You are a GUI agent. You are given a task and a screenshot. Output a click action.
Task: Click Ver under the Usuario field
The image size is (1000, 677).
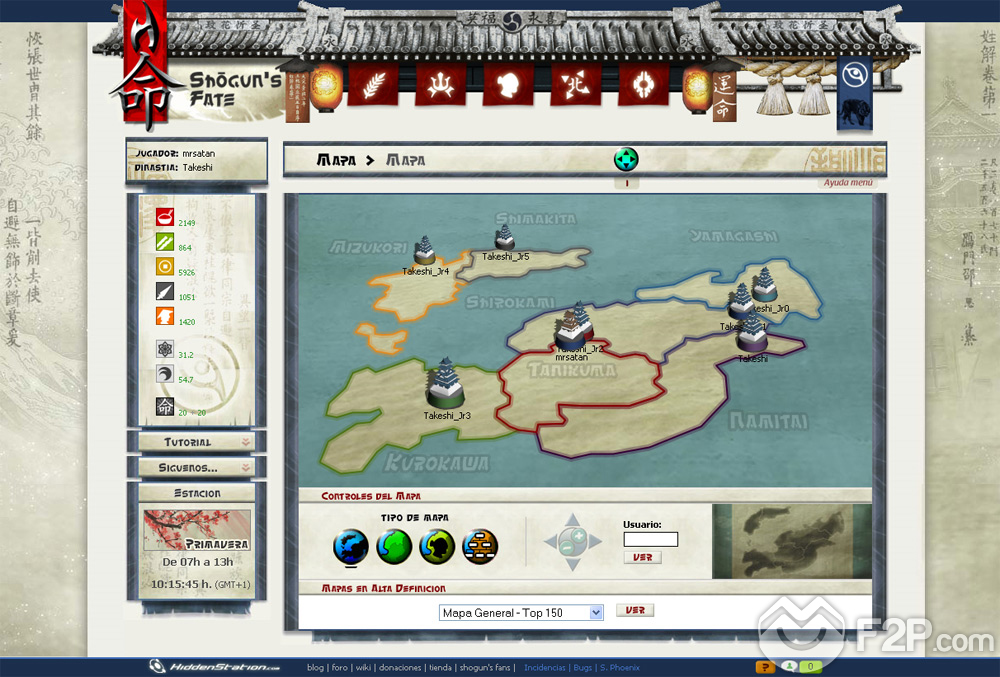click(642, 557)
